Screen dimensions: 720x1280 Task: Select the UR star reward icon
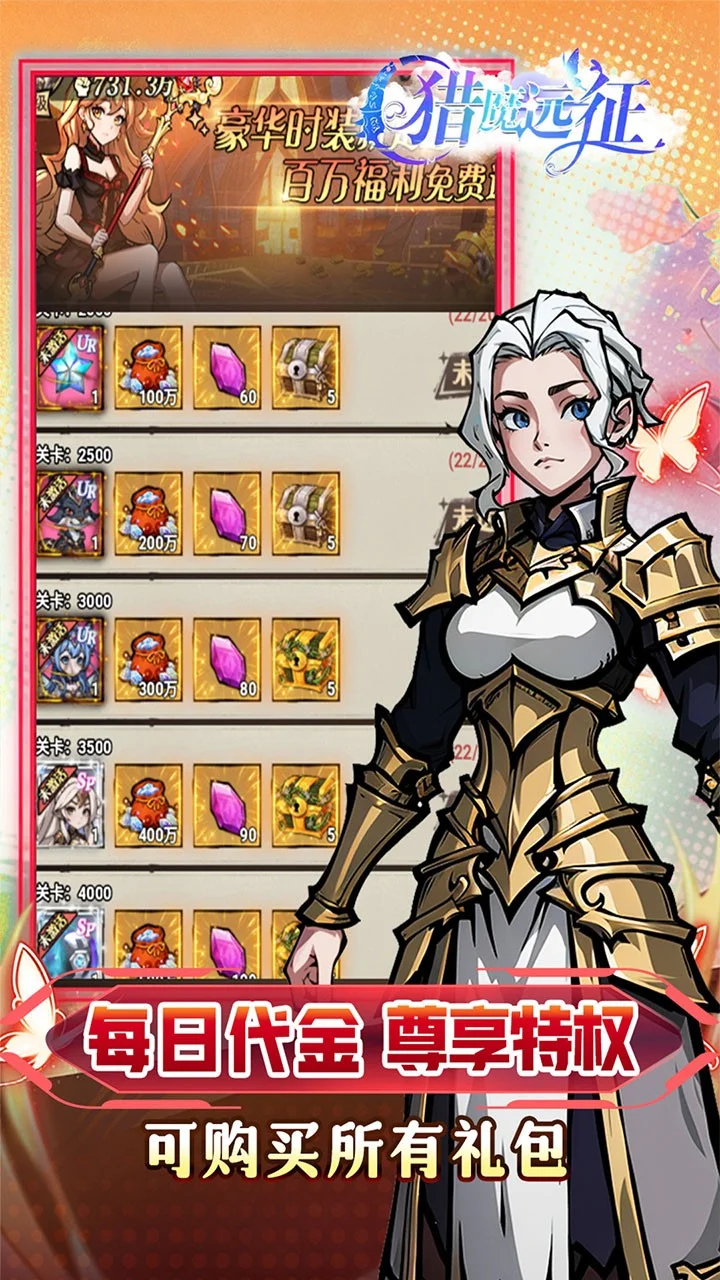(x=69, y=367)
